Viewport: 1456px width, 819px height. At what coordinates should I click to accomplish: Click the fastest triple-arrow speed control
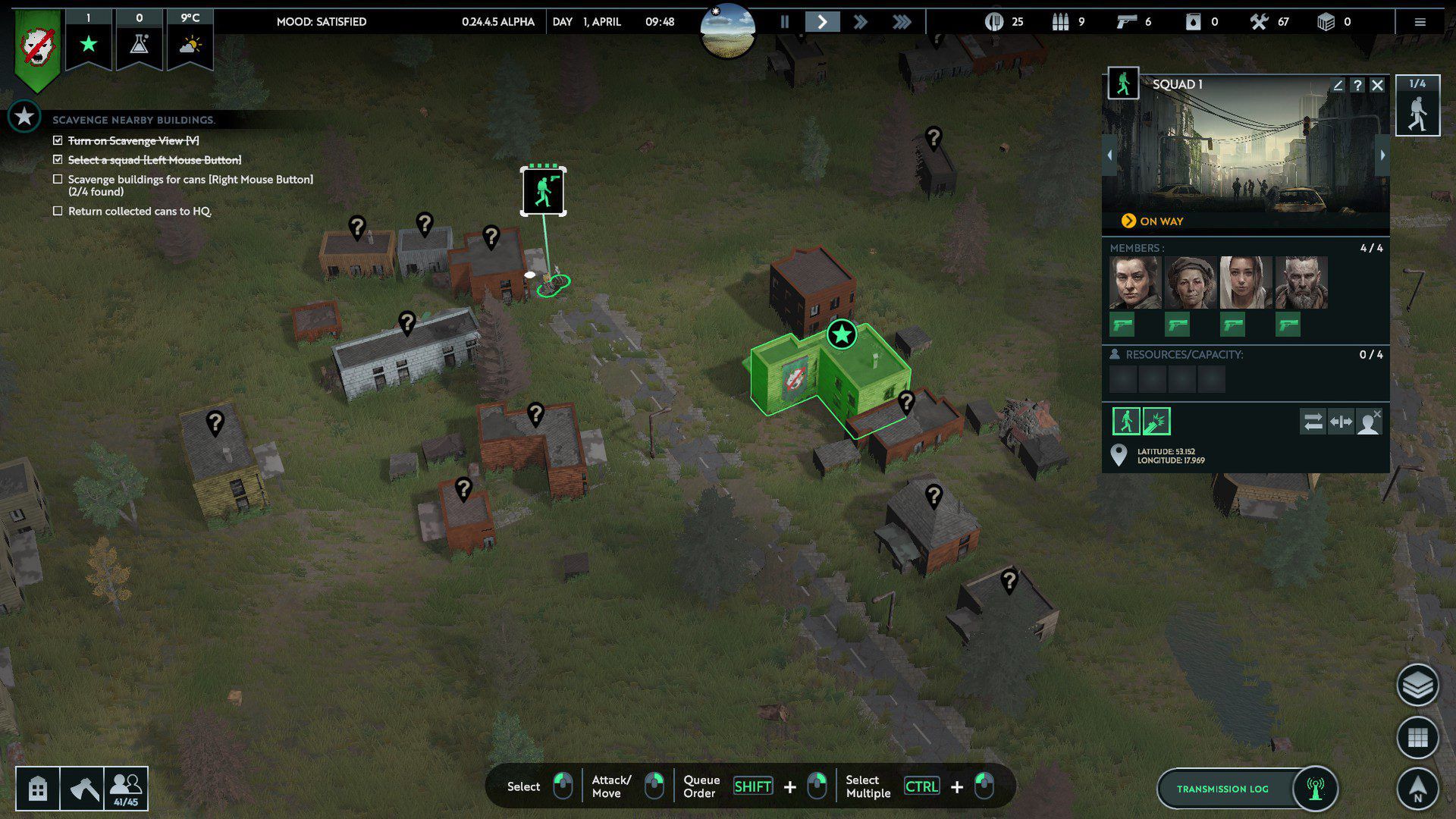click(x=901, y=22)
